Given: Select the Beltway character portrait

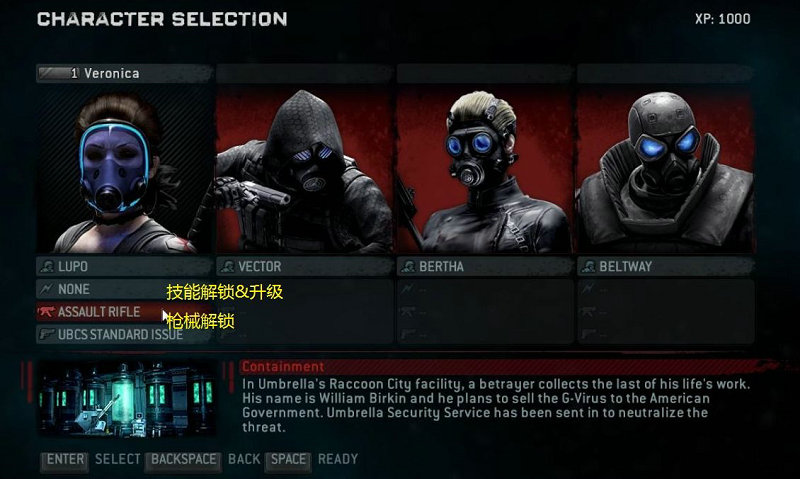Looking at the screenshot, I should (664, 170).
